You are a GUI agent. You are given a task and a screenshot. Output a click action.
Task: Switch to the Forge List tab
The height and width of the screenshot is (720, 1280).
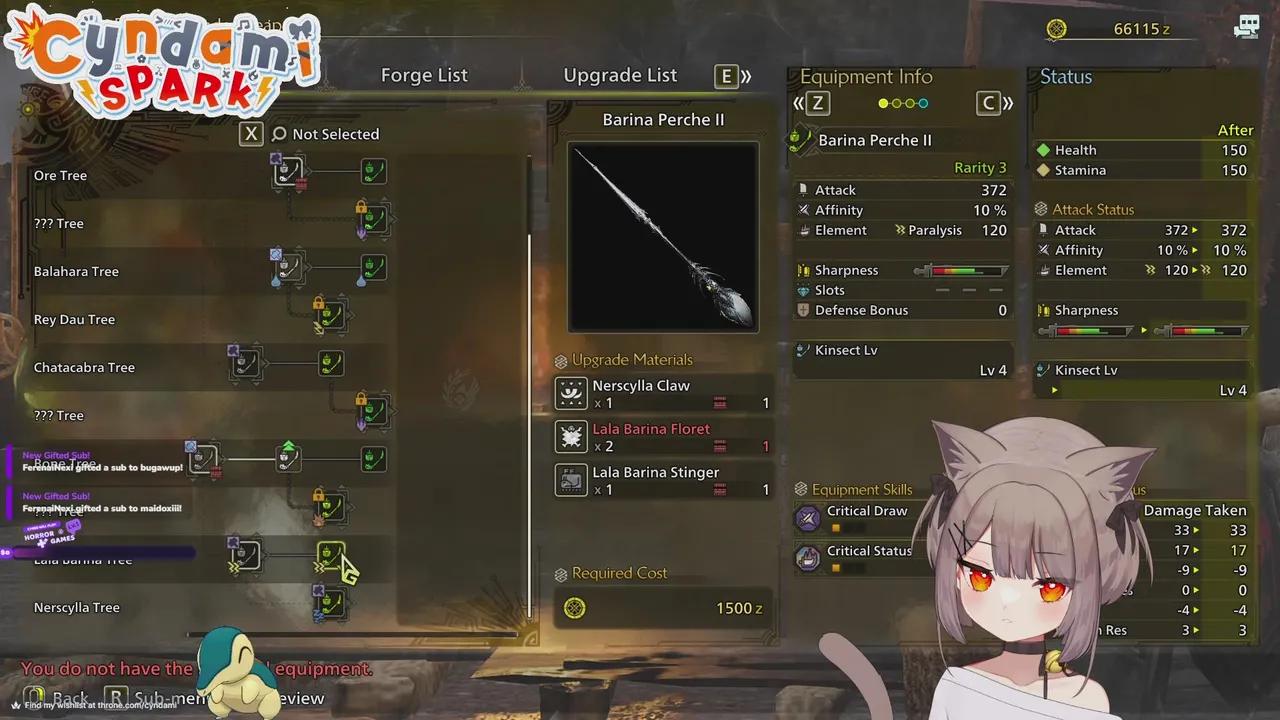[x=424, y=75]
